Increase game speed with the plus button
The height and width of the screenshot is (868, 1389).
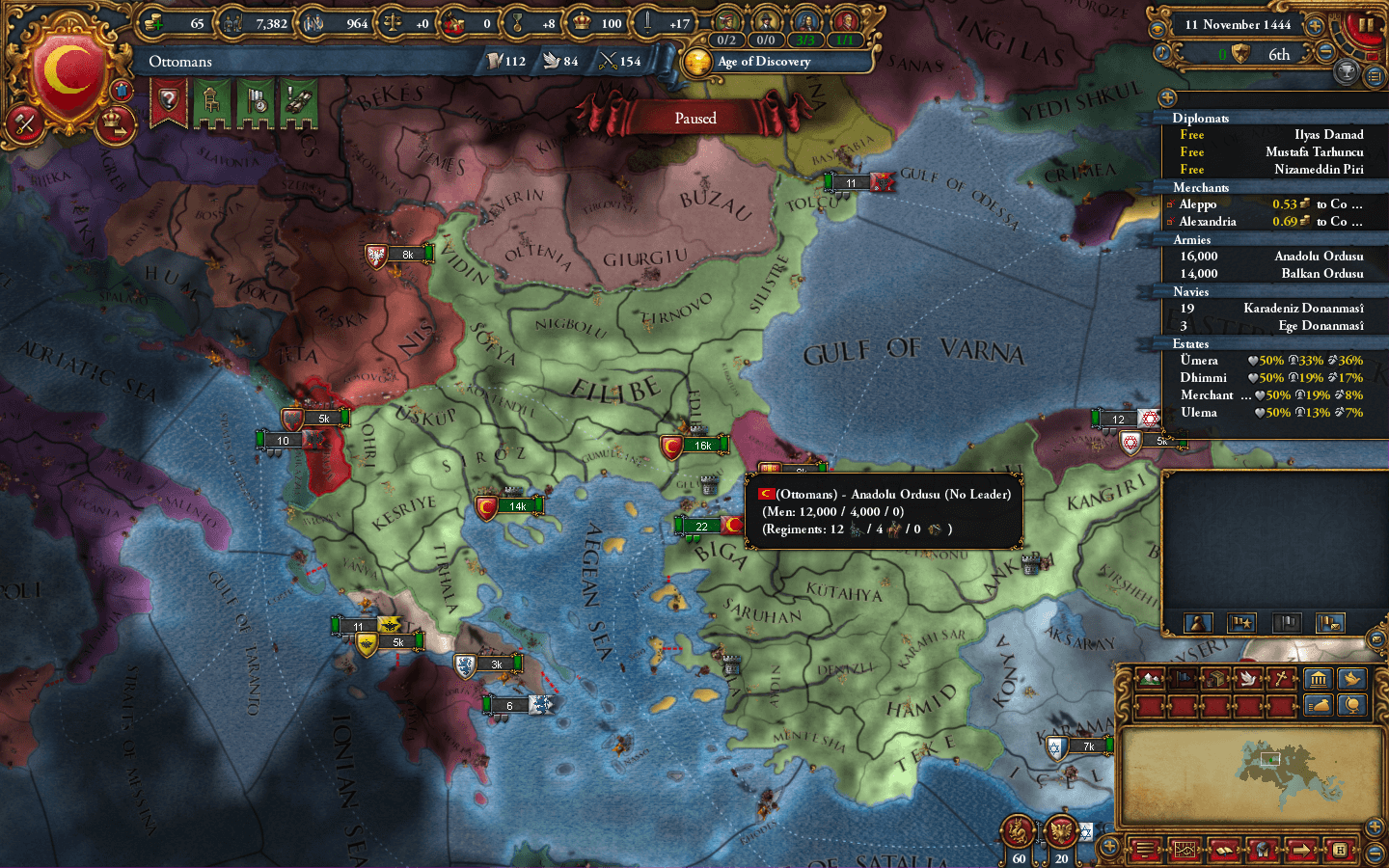tap(1314, 26)
